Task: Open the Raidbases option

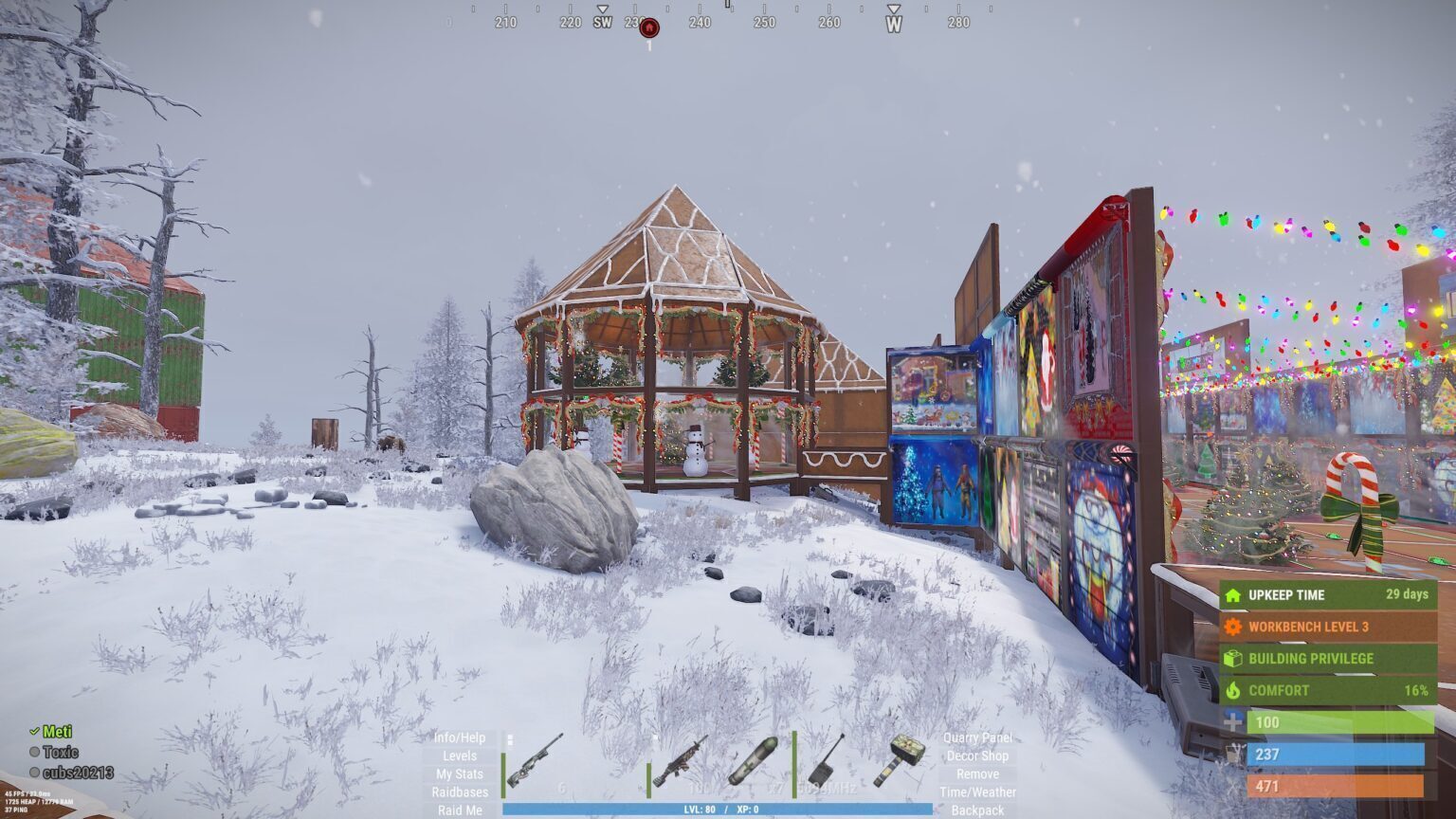Action: click(460, 792)
